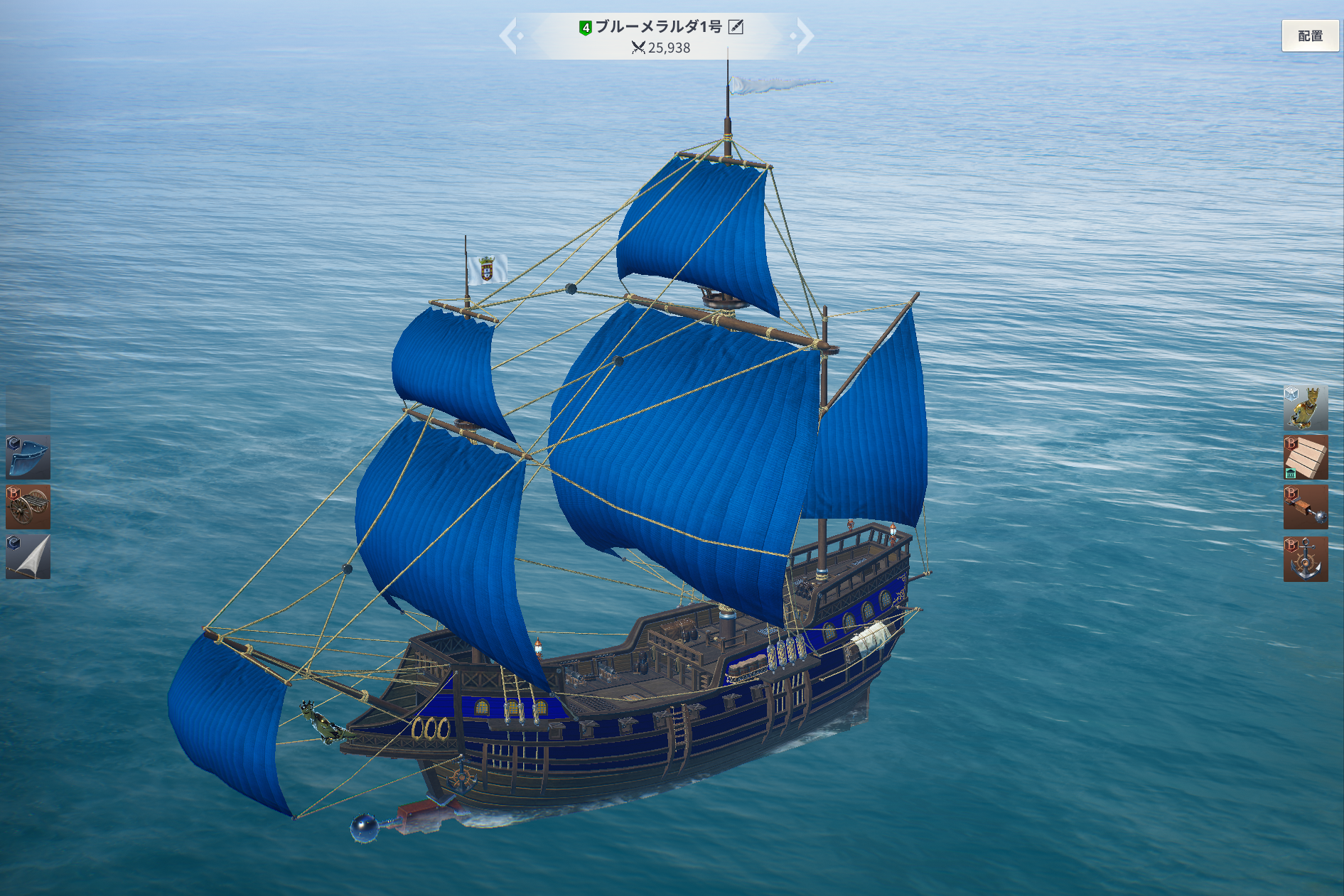Viewport: 1344px width, 896px height.
Task: Edit the ship name with pencil icon
Action: pyautogui.click(x=736, y=27)
